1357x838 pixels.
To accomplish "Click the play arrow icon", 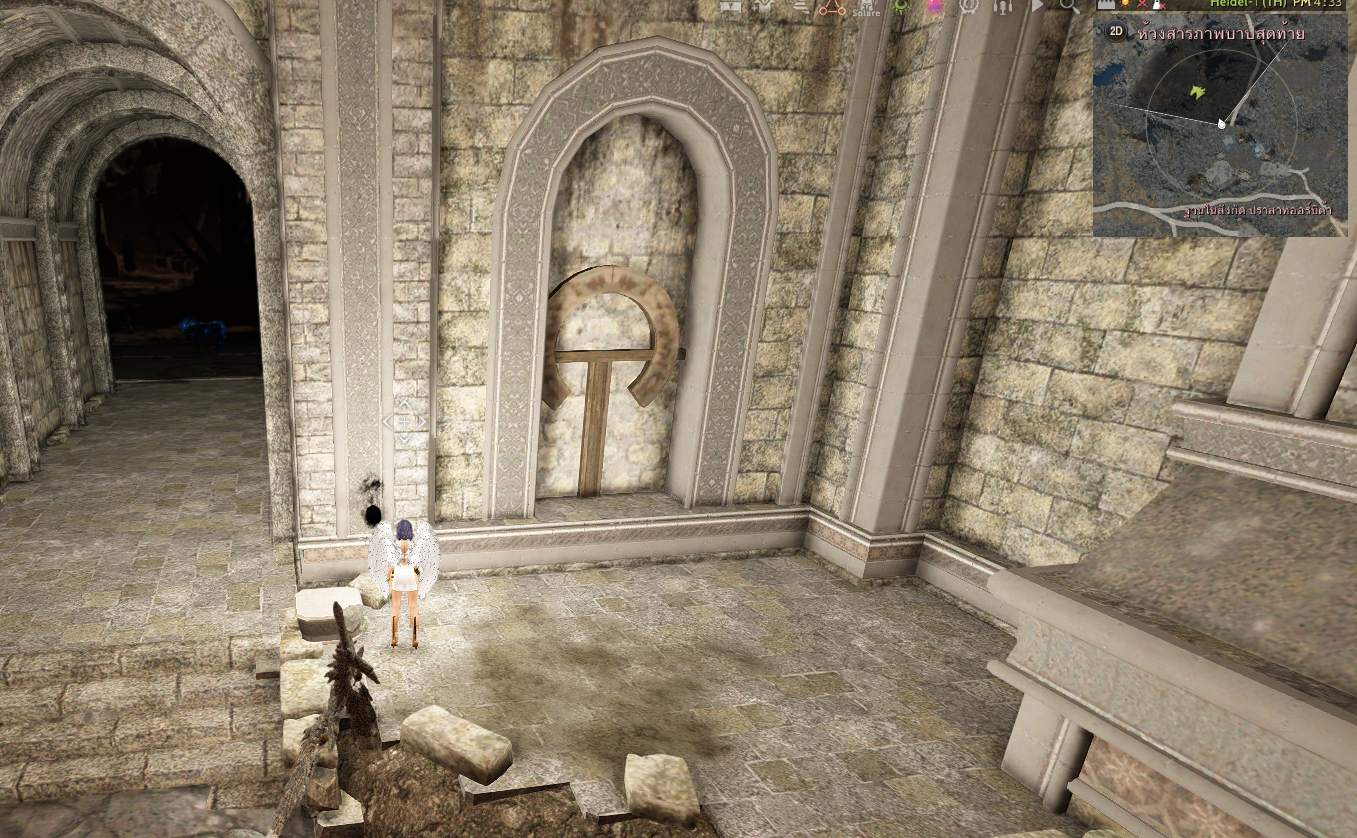I will coord(1037,6).
